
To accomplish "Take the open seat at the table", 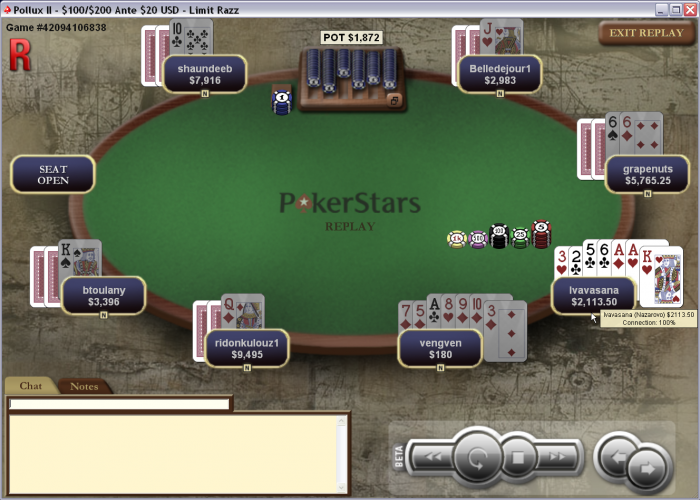I will pyautogui.click(x=53, y=174).
